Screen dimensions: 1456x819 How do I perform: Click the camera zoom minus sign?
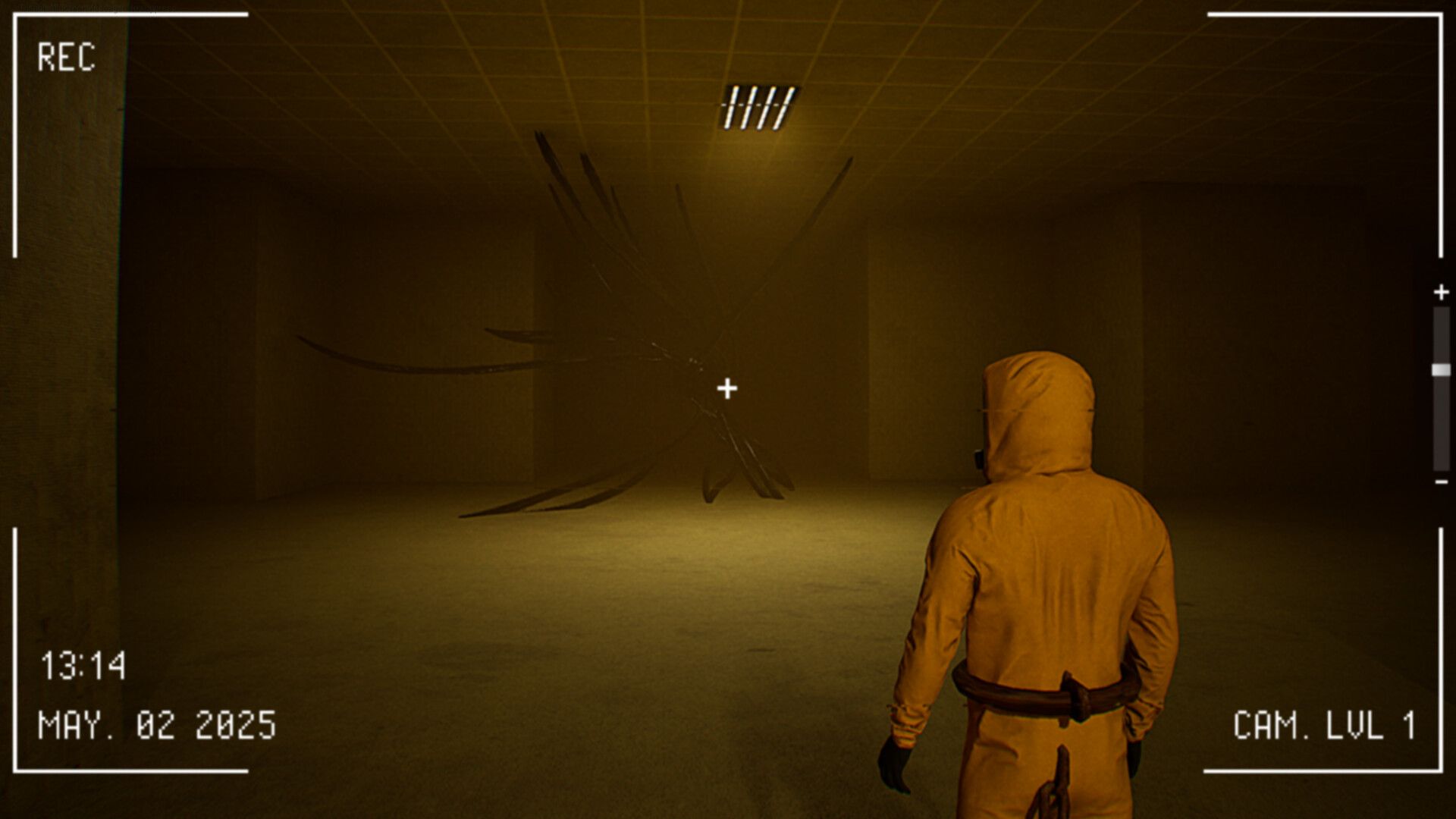1442,482
